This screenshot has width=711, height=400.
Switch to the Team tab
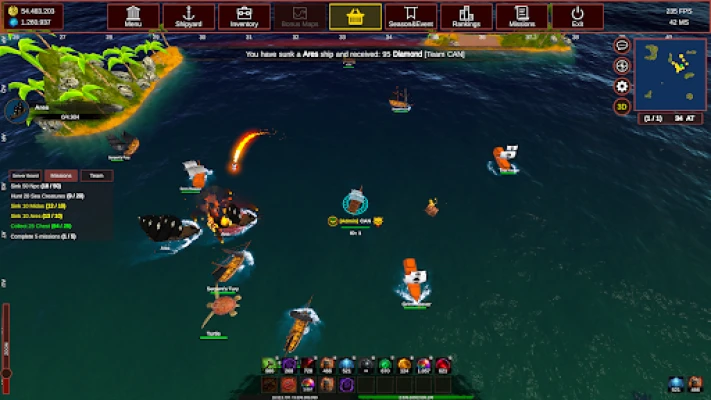[x=96, y=175]
